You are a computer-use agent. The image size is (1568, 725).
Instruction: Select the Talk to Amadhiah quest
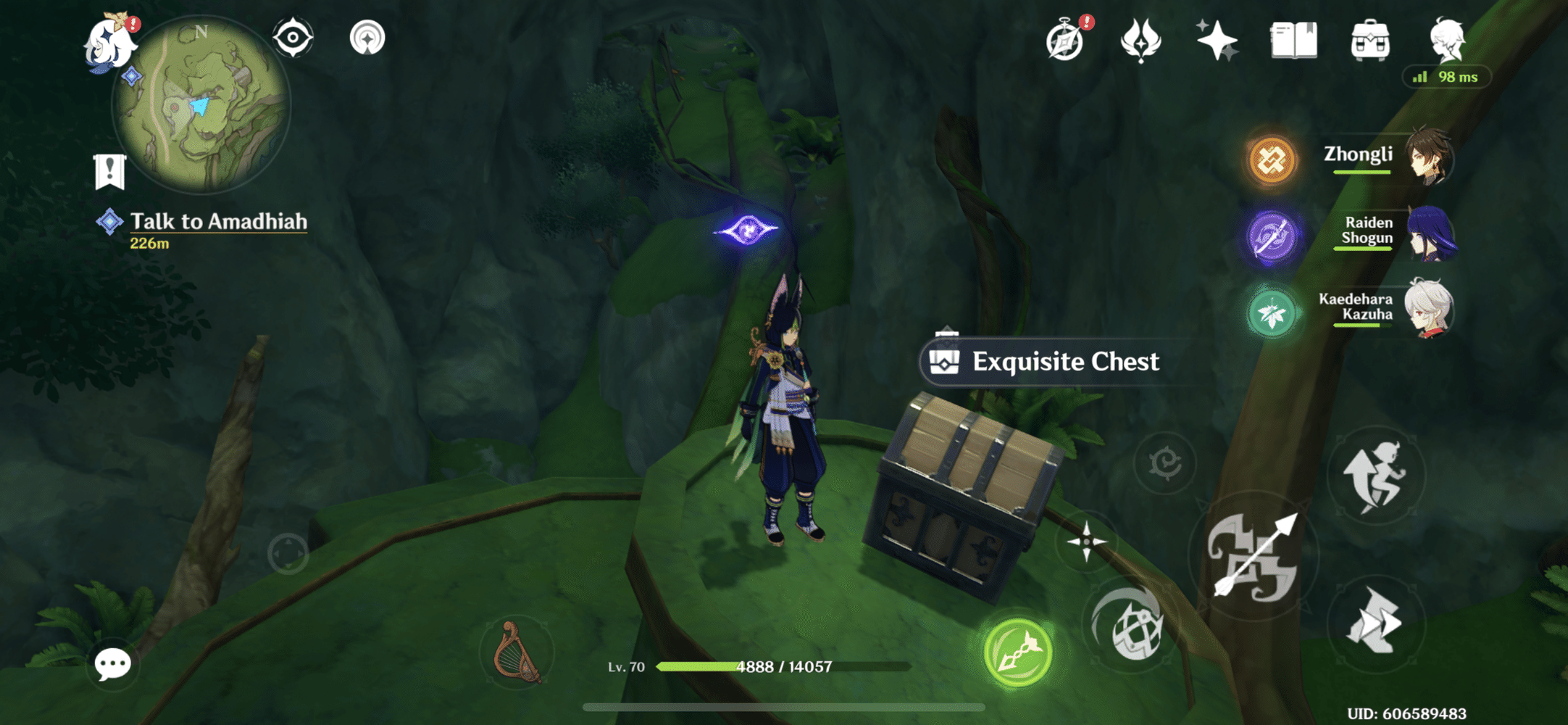(x=217, y=222)
